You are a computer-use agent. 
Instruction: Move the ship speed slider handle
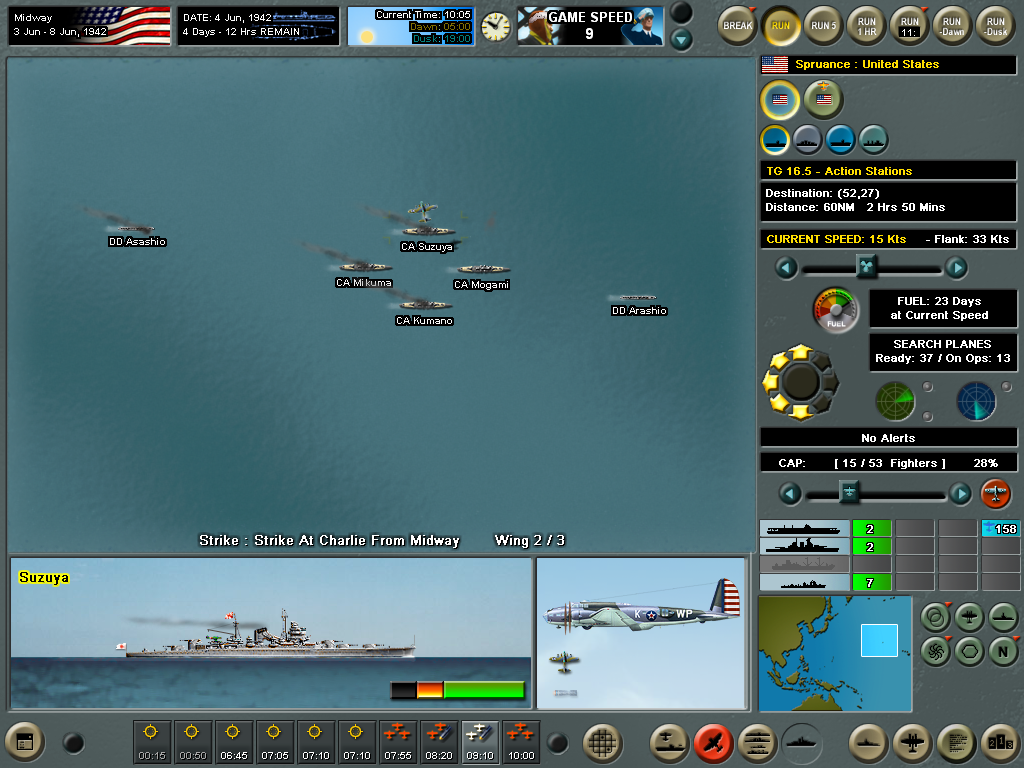tap(867, 266)
